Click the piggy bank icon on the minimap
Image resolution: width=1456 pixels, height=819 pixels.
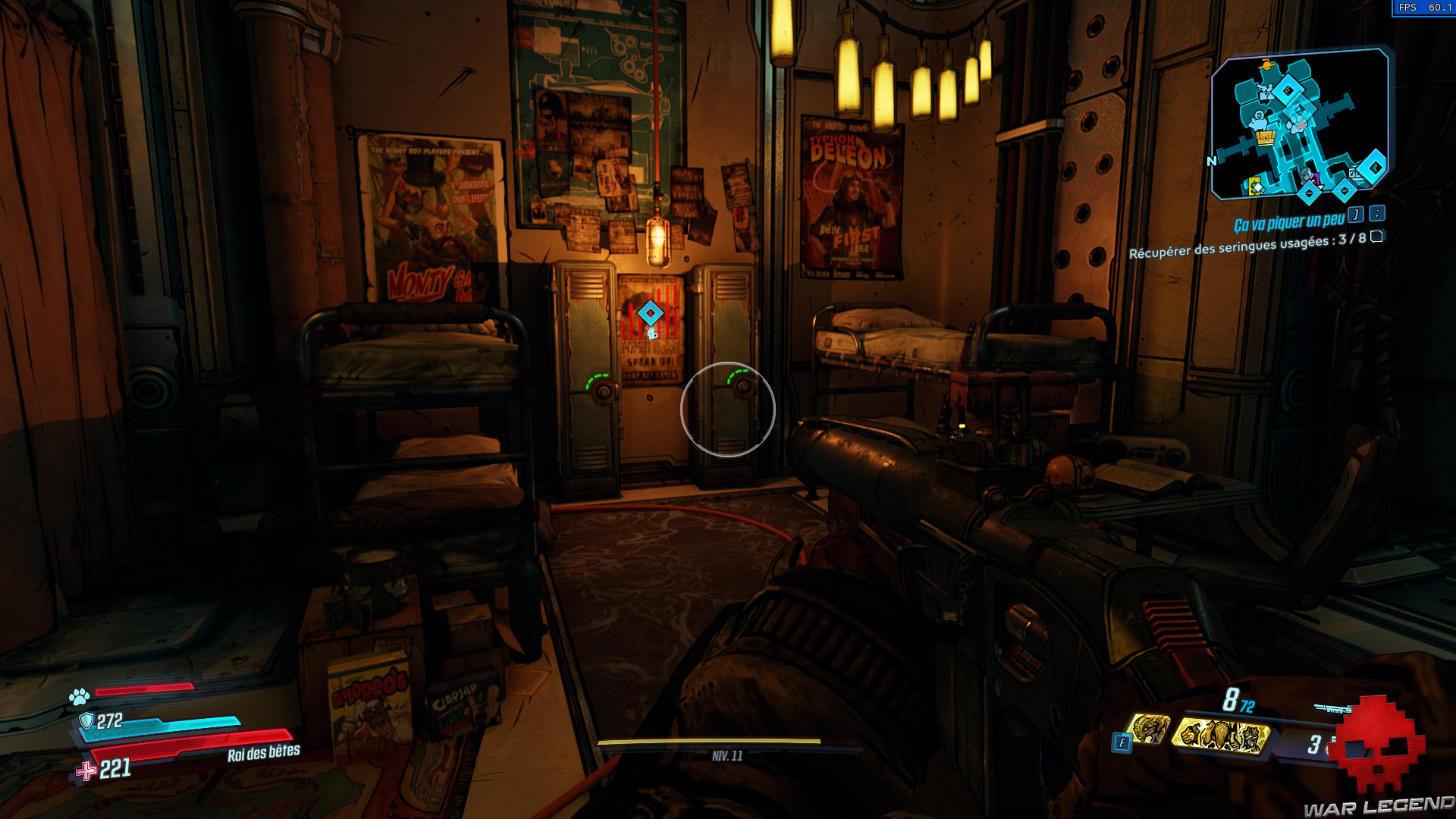(1257, 123)
